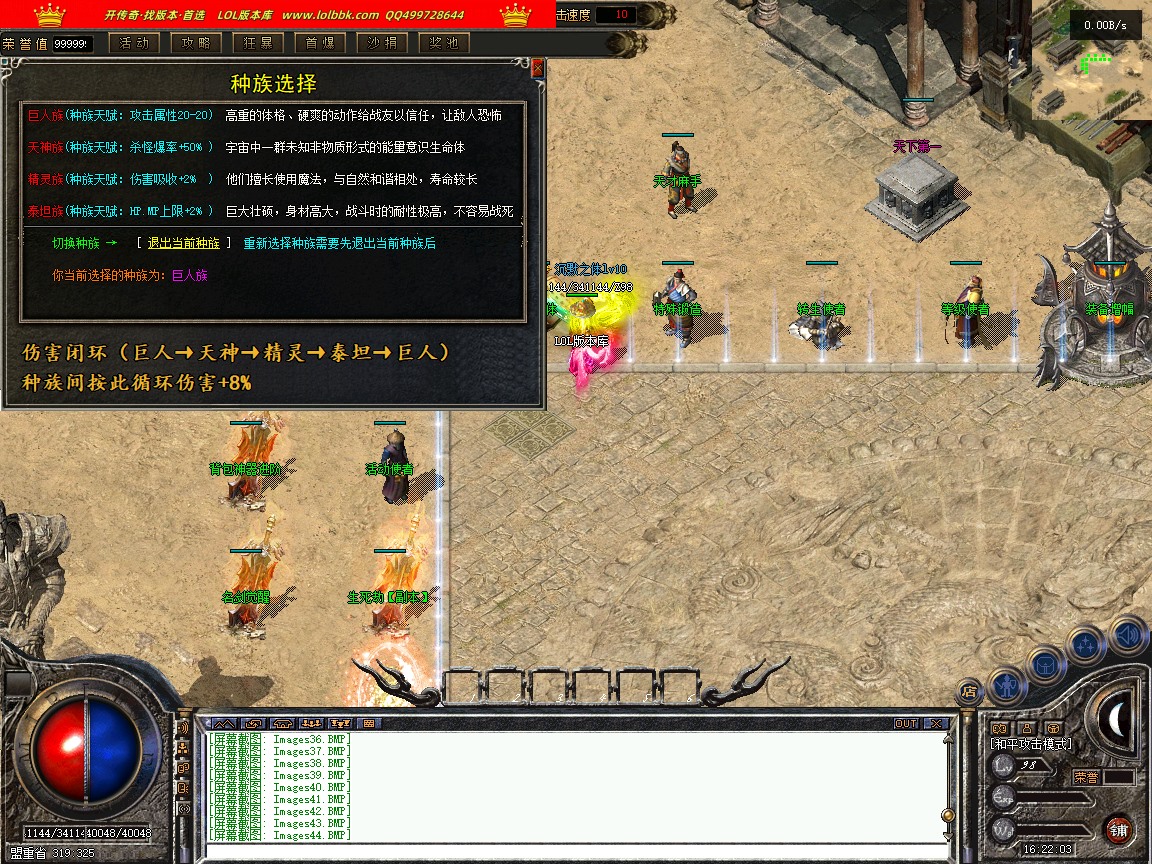Choose the 泰坦族 race option
Image resolution: width=1152 pixels, height=864 pixels.
45,211
